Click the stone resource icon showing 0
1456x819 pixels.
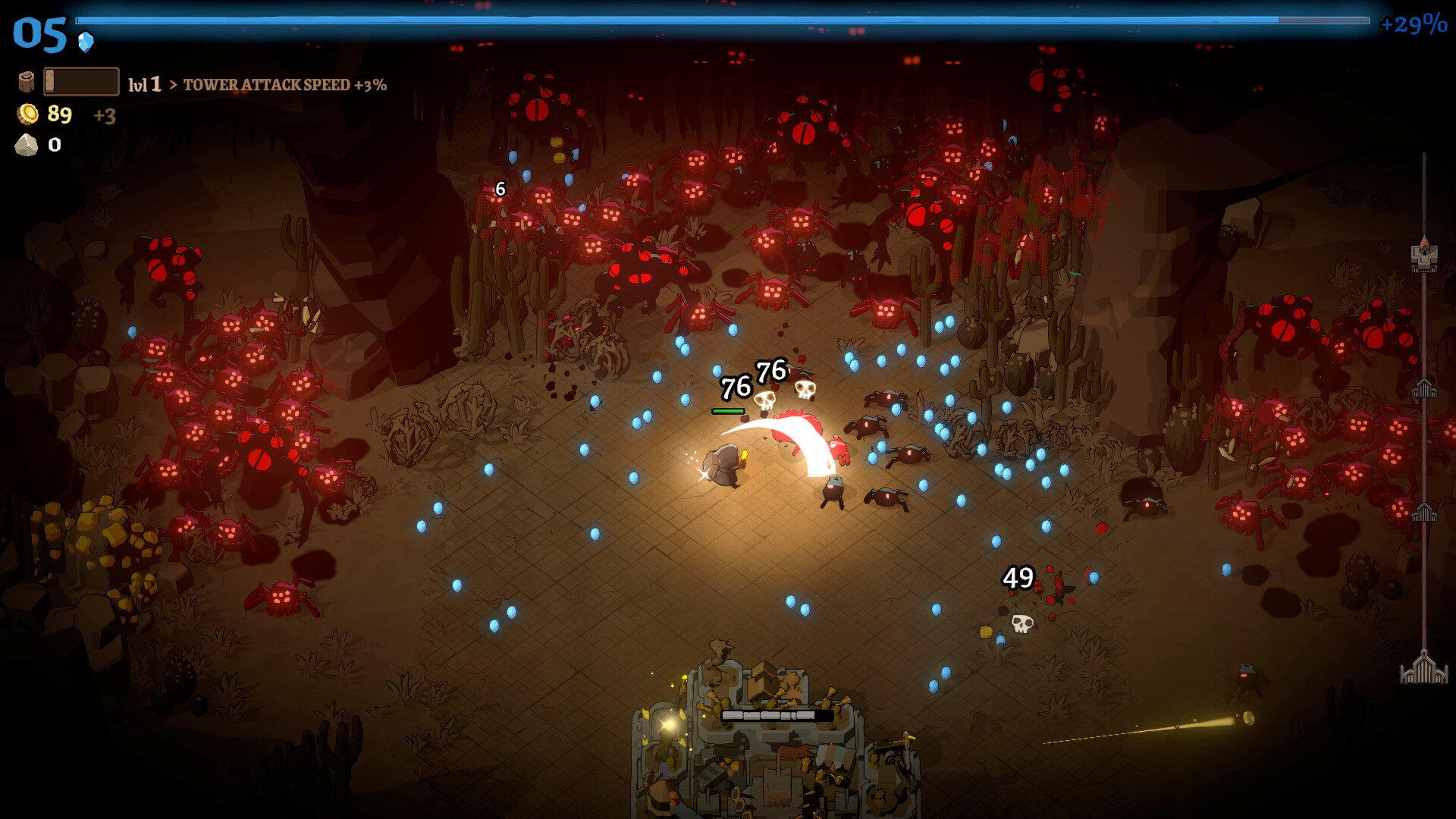pyautogui.click(x=28, y=146)
